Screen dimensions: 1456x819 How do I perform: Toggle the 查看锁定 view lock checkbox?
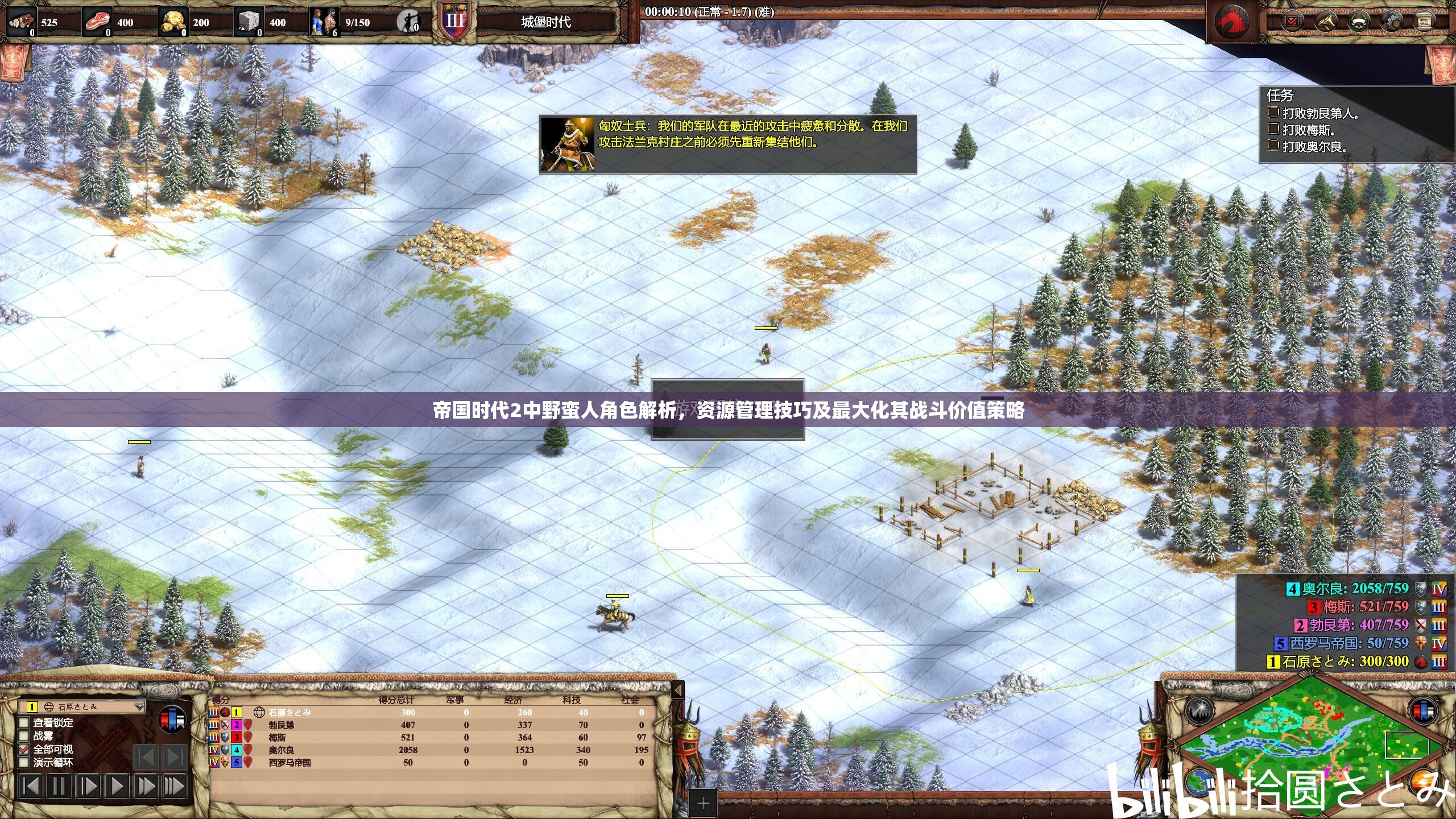[x=24, y=722]
